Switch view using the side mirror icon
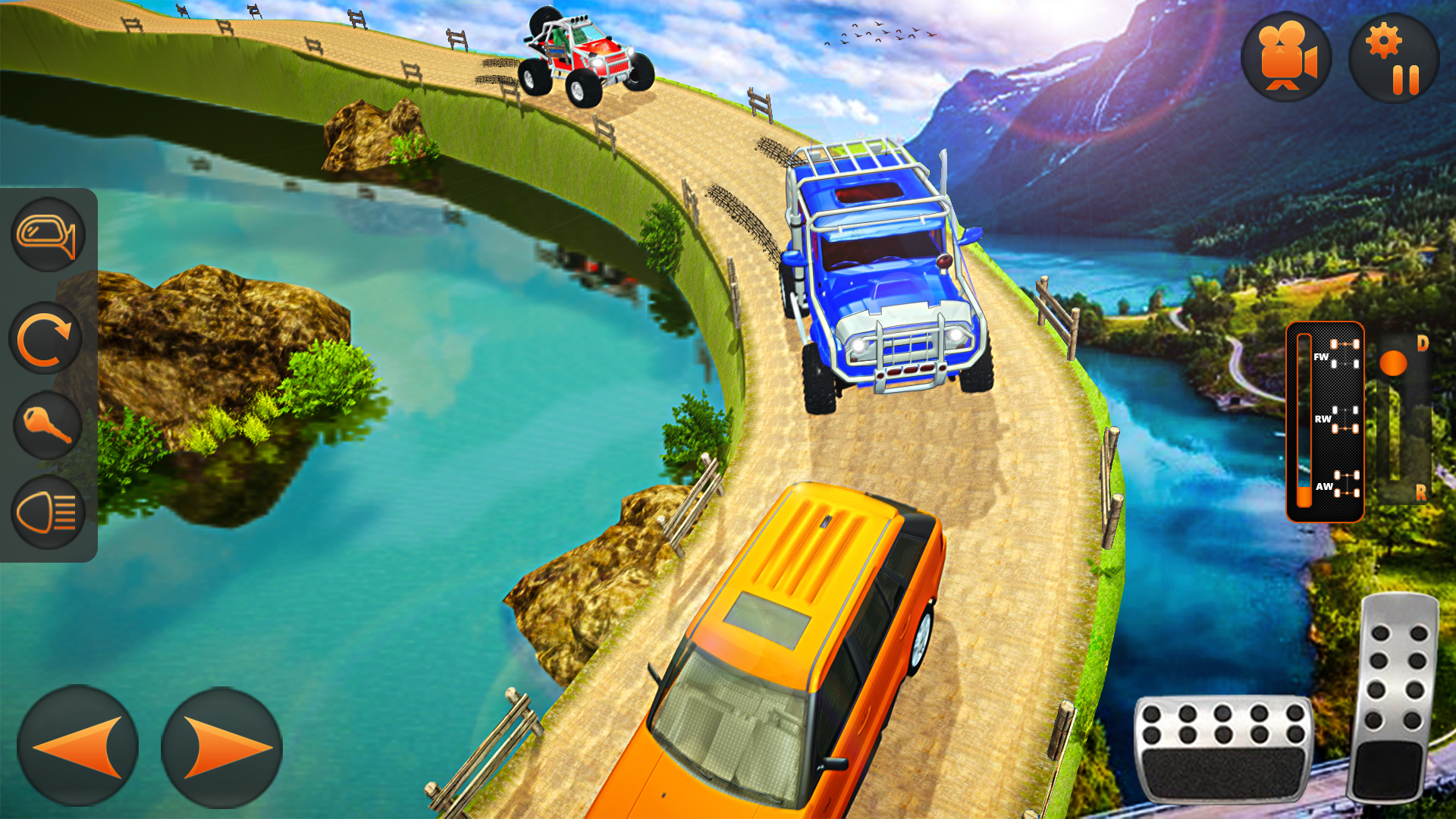The width and height of the screenshot is (1456, 819). (x=47, y=235)
